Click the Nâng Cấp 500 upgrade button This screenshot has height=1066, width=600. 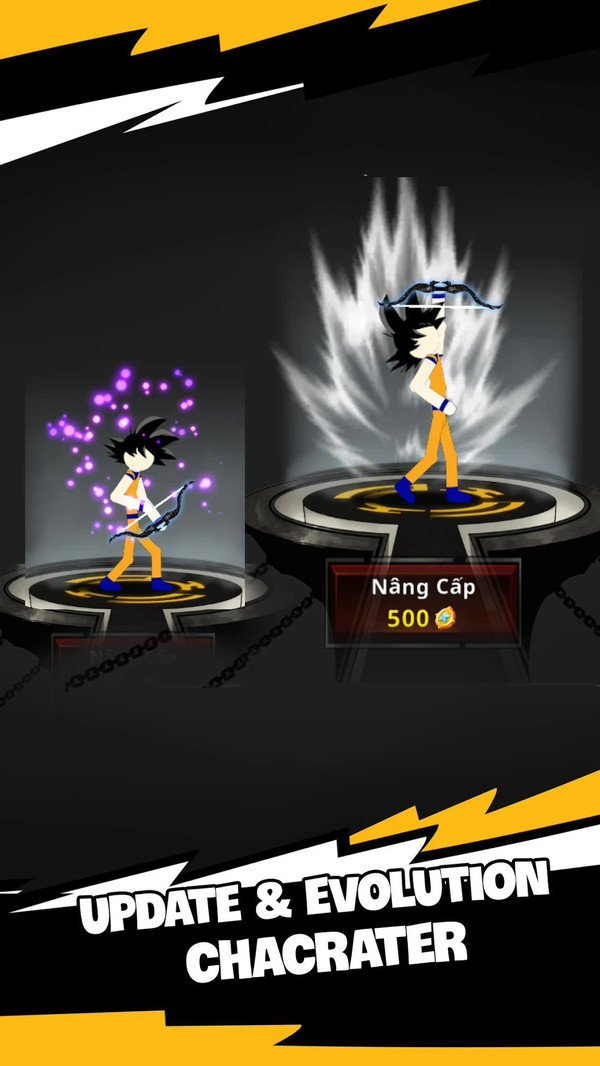pos(423,602)
